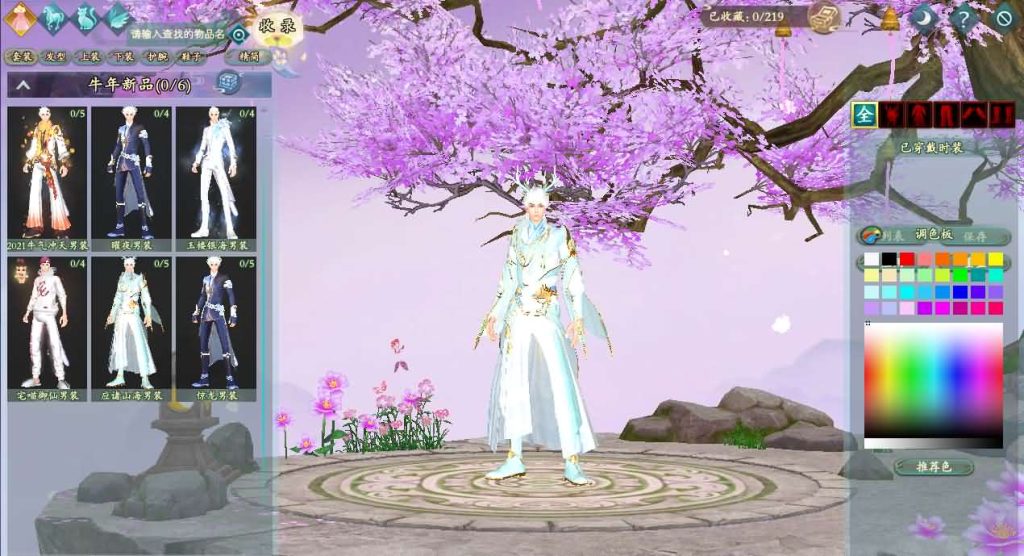Switch to the 下装 bottoms tab
The height and width of the screenshot is (556, 1024).
coord(124,57)
